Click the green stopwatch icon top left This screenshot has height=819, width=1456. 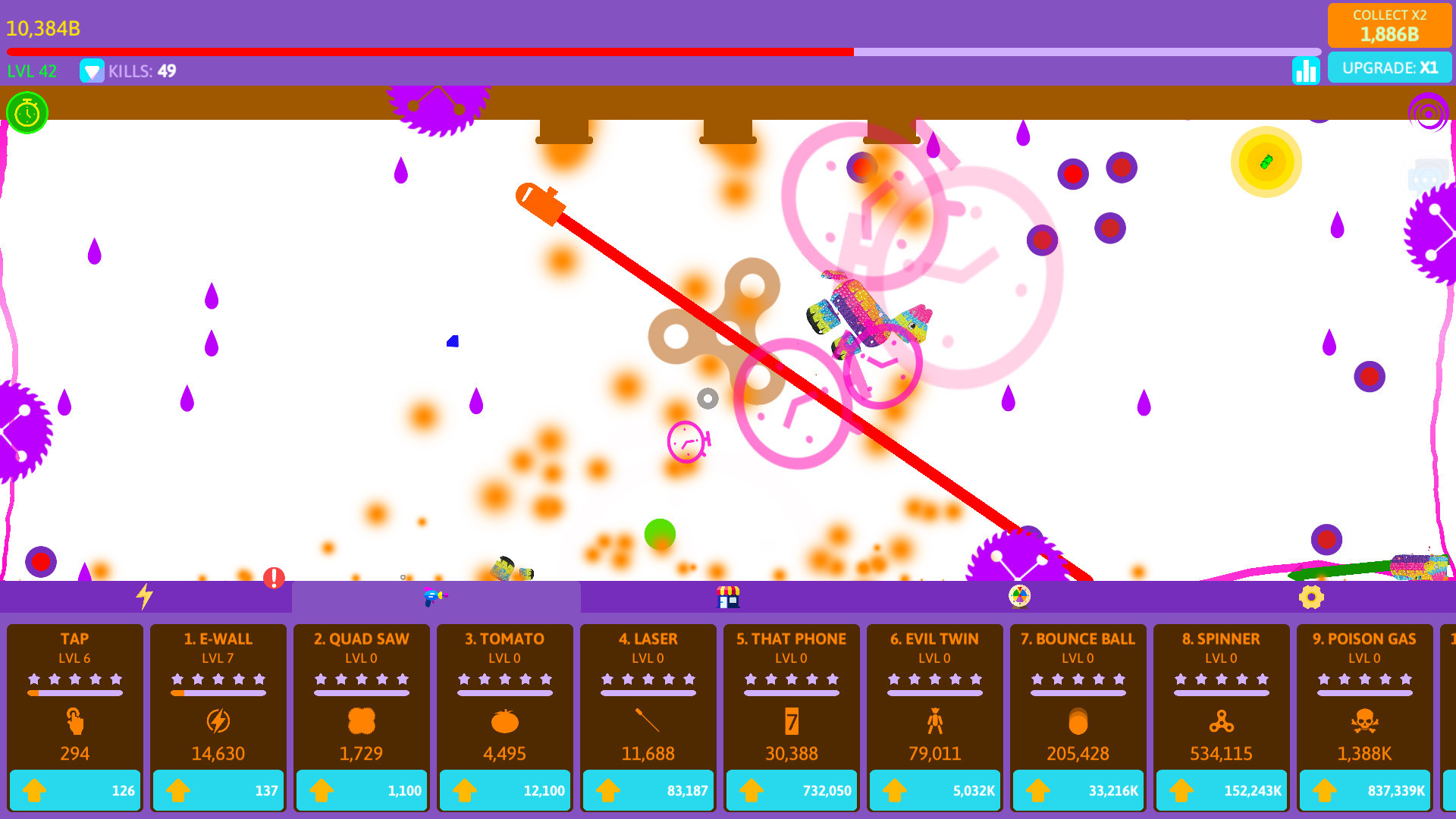pos(27,112)
